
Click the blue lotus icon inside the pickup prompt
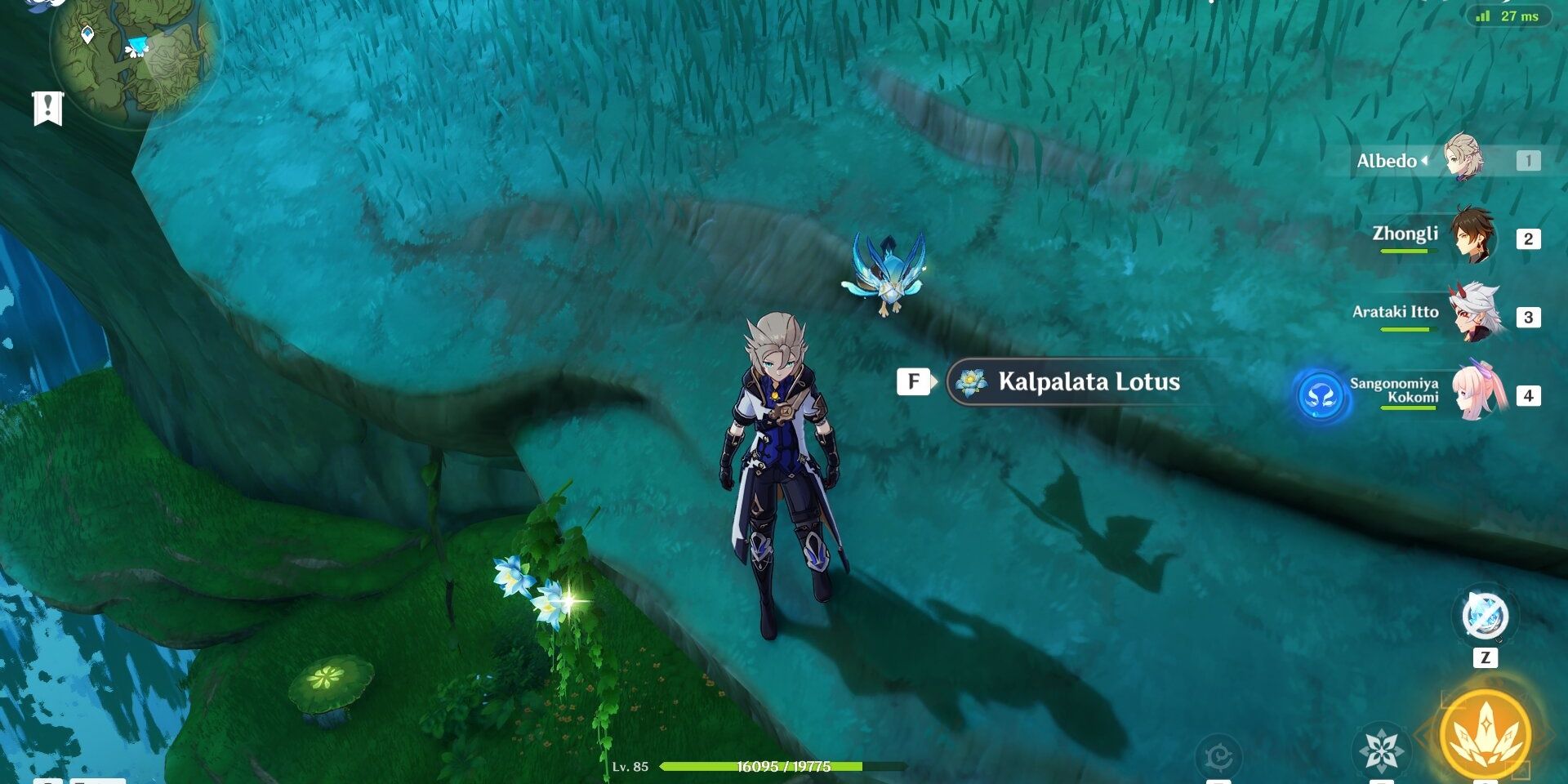[x=970, y=381]
